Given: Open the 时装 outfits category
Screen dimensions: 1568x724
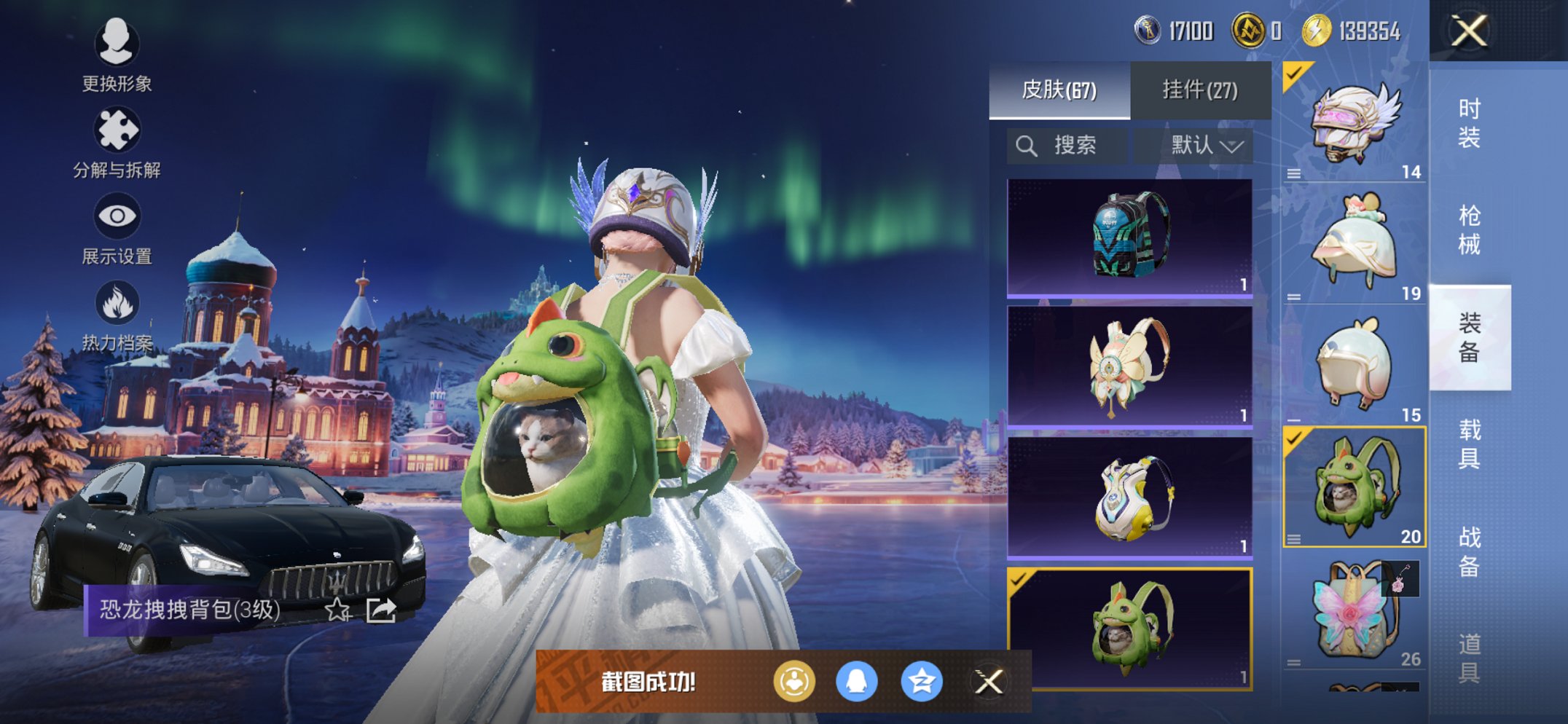Looking at the screenshot, I should pyautogui.click(x=1469, y=122).
